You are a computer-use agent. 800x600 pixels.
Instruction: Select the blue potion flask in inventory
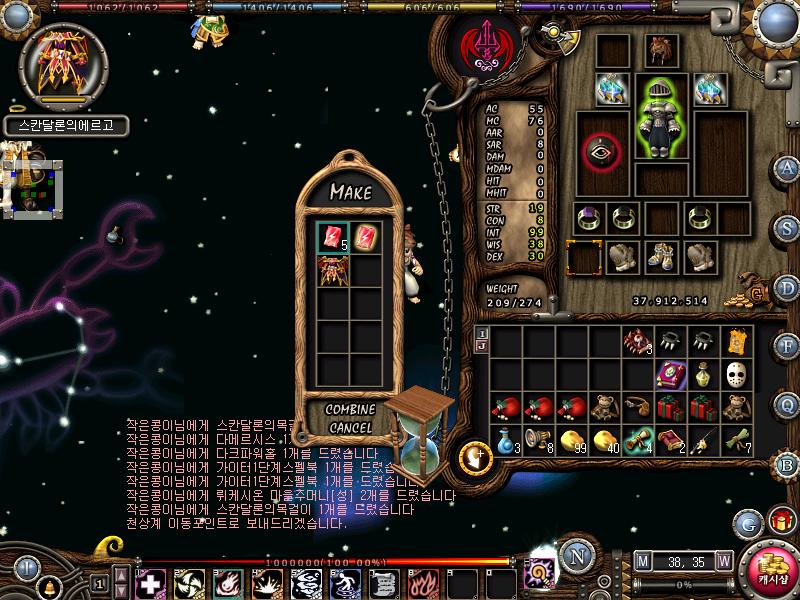pos(505,440)
